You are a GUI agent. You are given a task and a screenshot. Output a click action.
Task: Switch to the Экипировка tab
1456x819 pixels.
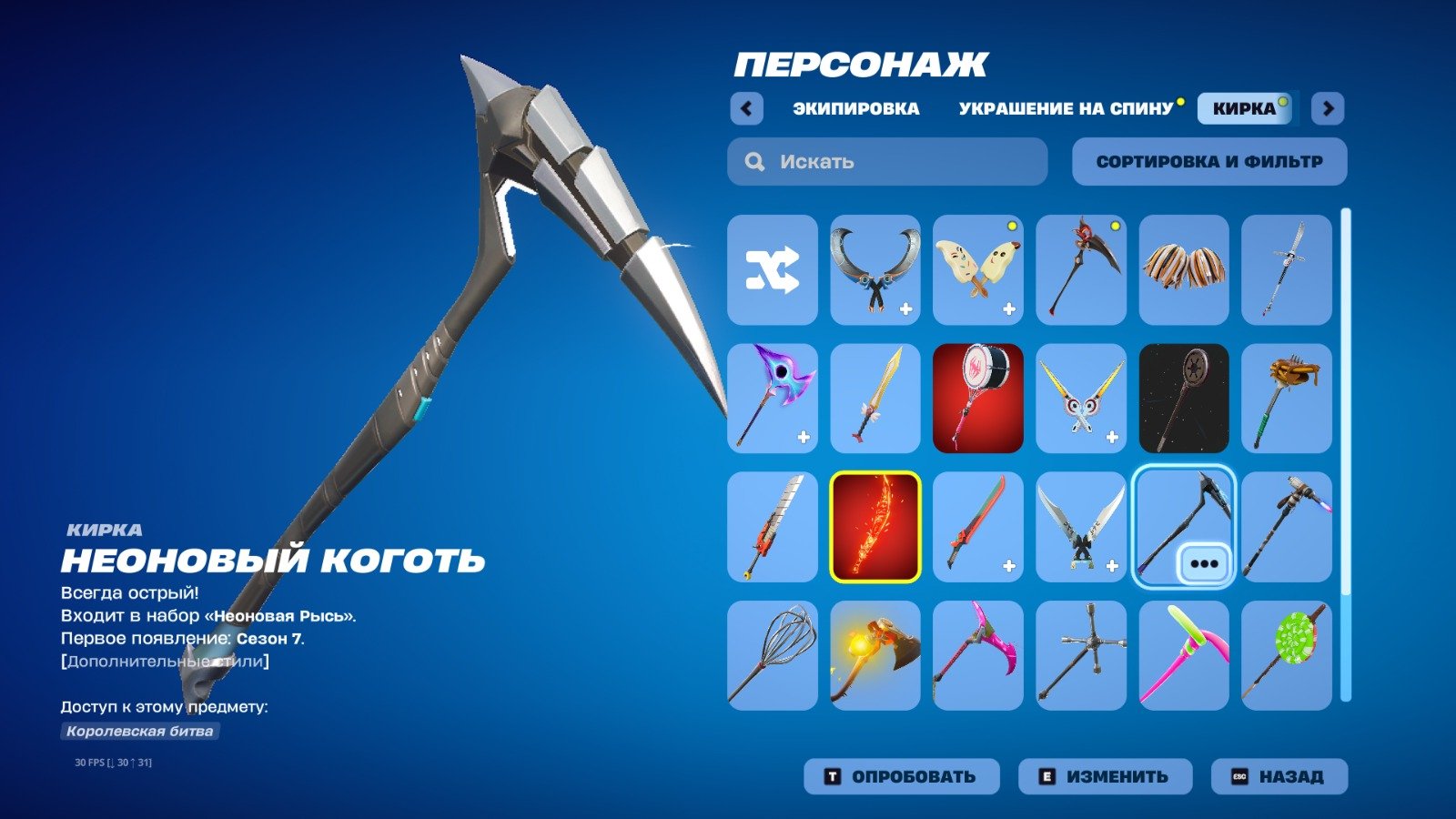pos(856,108)
